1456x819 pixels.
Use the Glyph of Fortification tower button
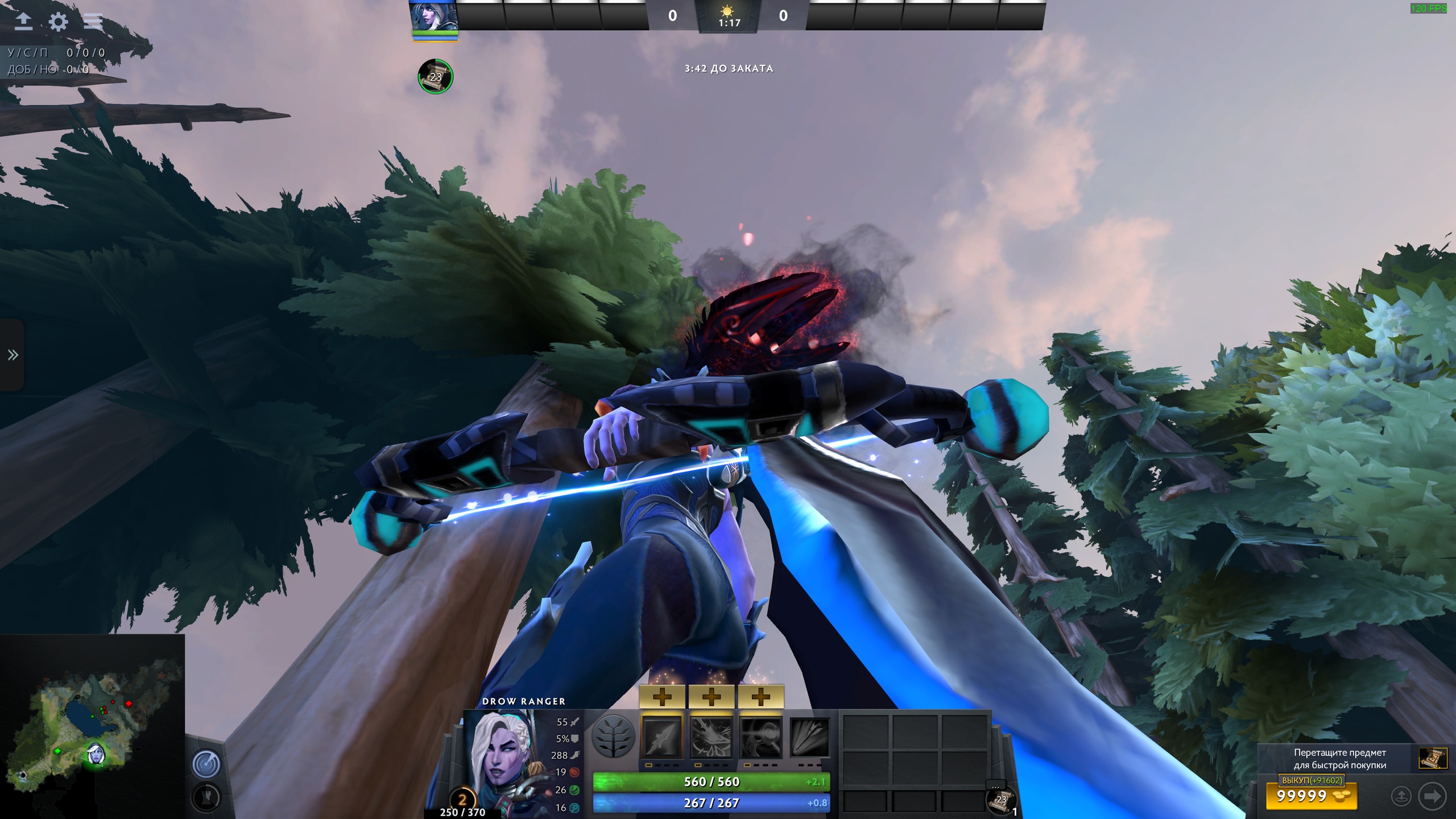pos(205,797)
